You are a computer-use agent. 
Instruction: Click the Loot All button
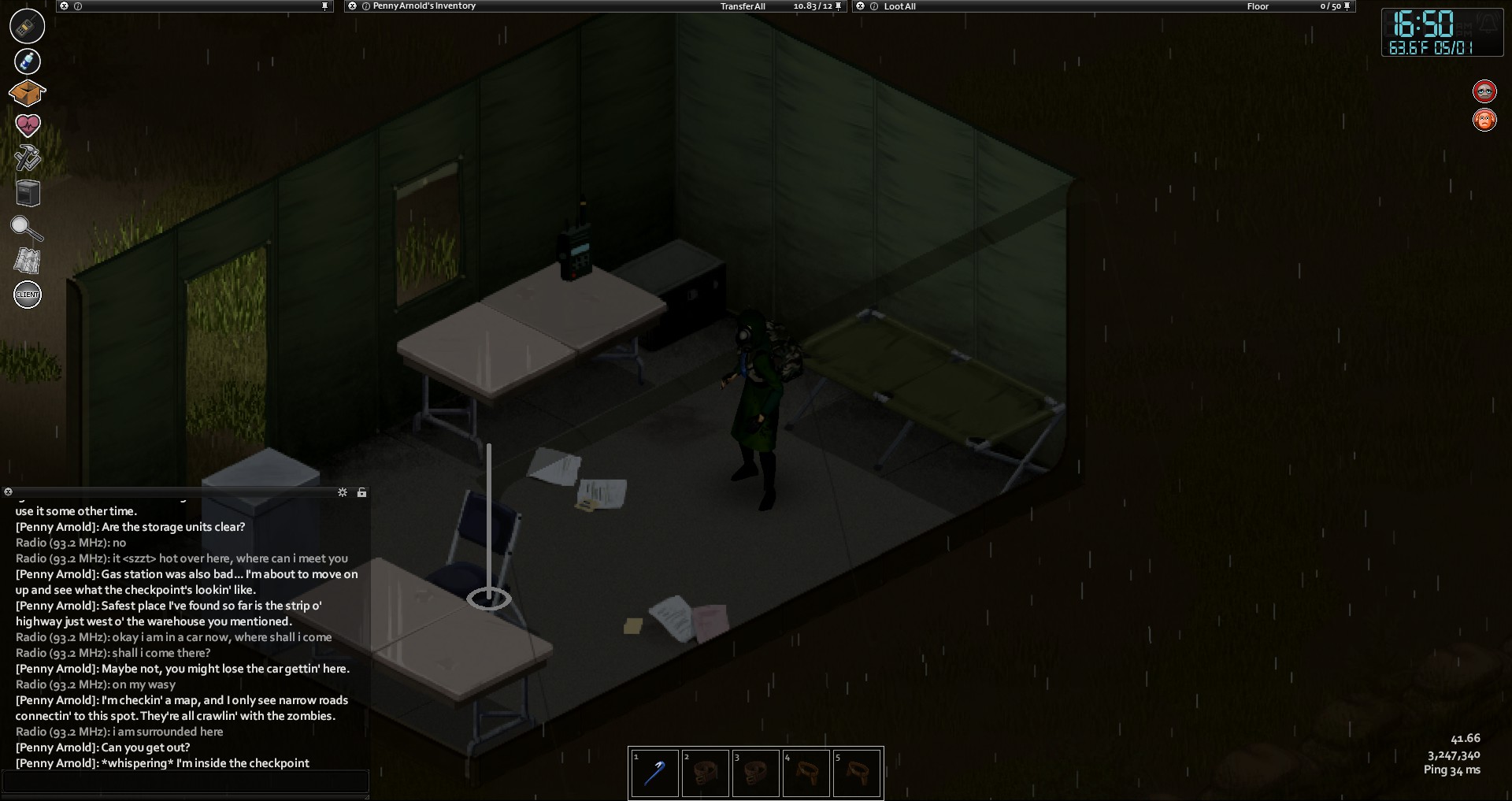click(x=899, y=6)
